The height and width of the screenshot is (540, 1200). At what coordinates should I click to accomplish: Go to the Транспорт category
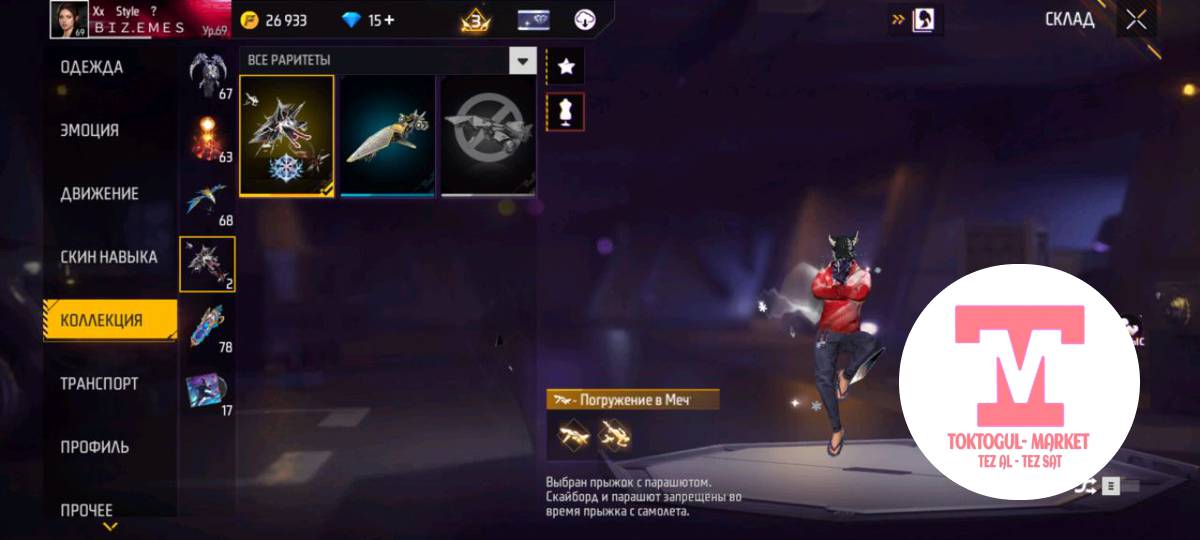pos(99,384)
